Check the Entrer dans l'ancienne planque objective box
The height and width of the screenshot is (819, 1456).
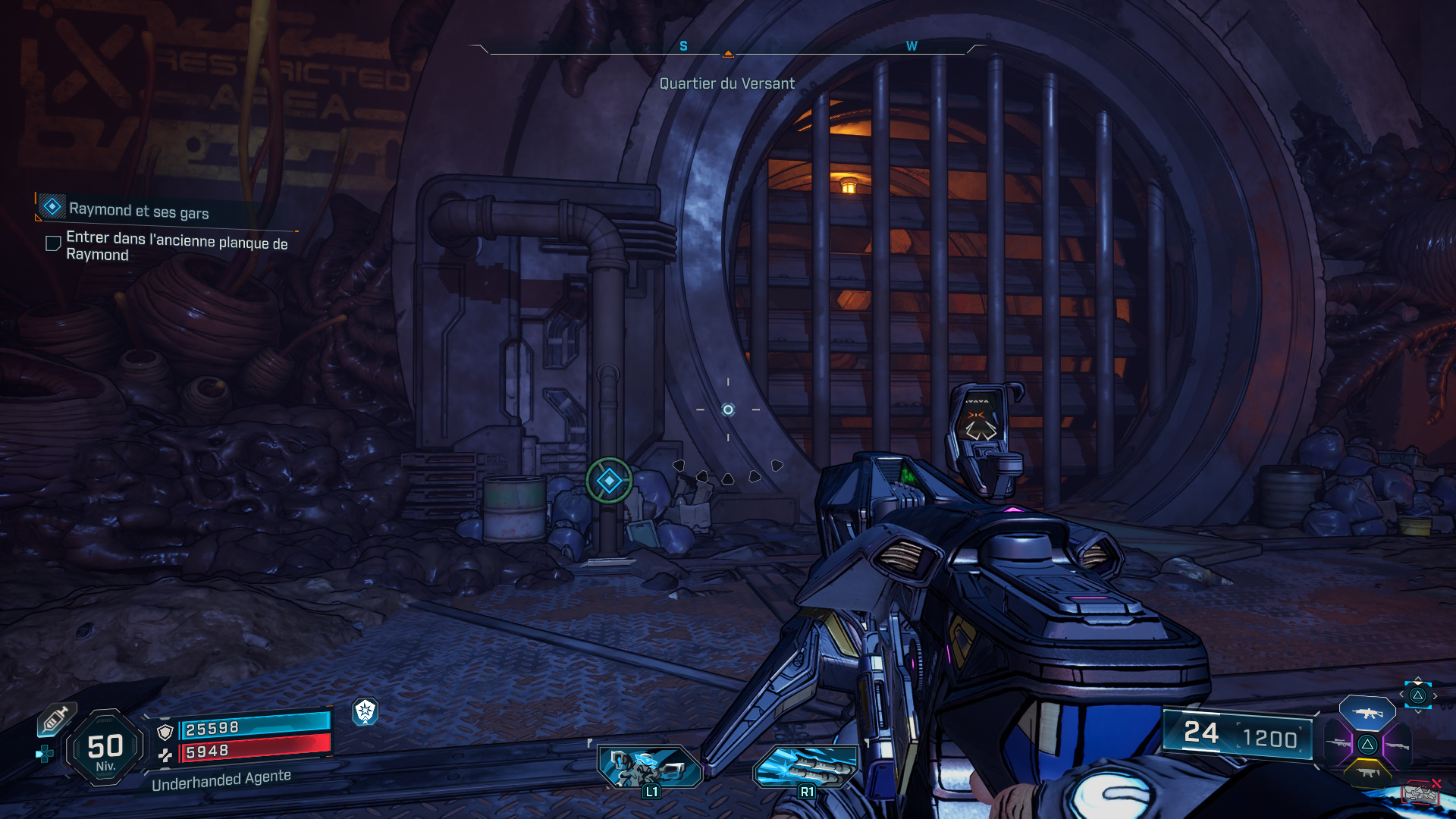[52, 243]
